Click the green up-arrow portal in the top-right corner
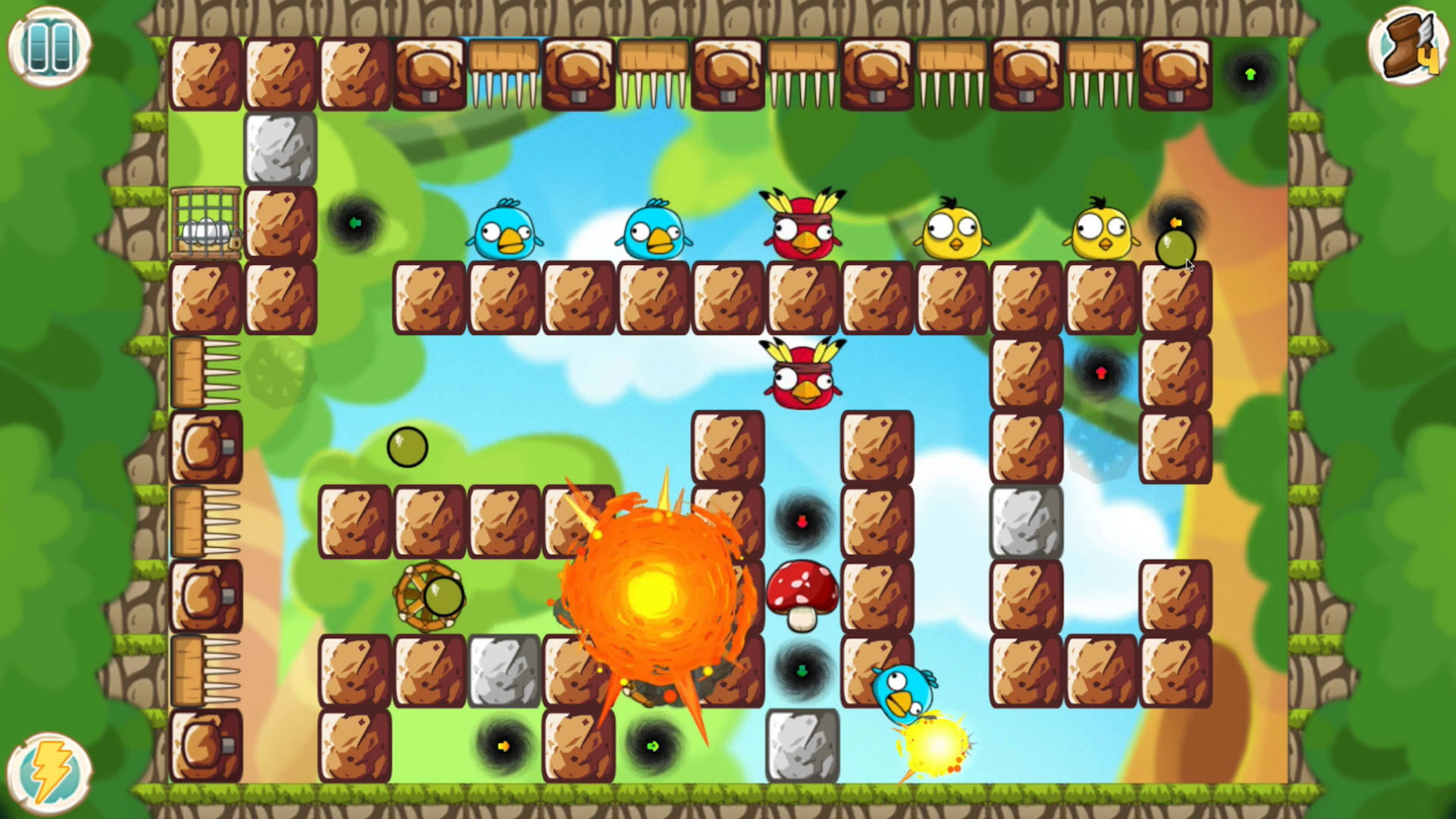Viewport: 1456px width, 819px height. [1250, 74]
